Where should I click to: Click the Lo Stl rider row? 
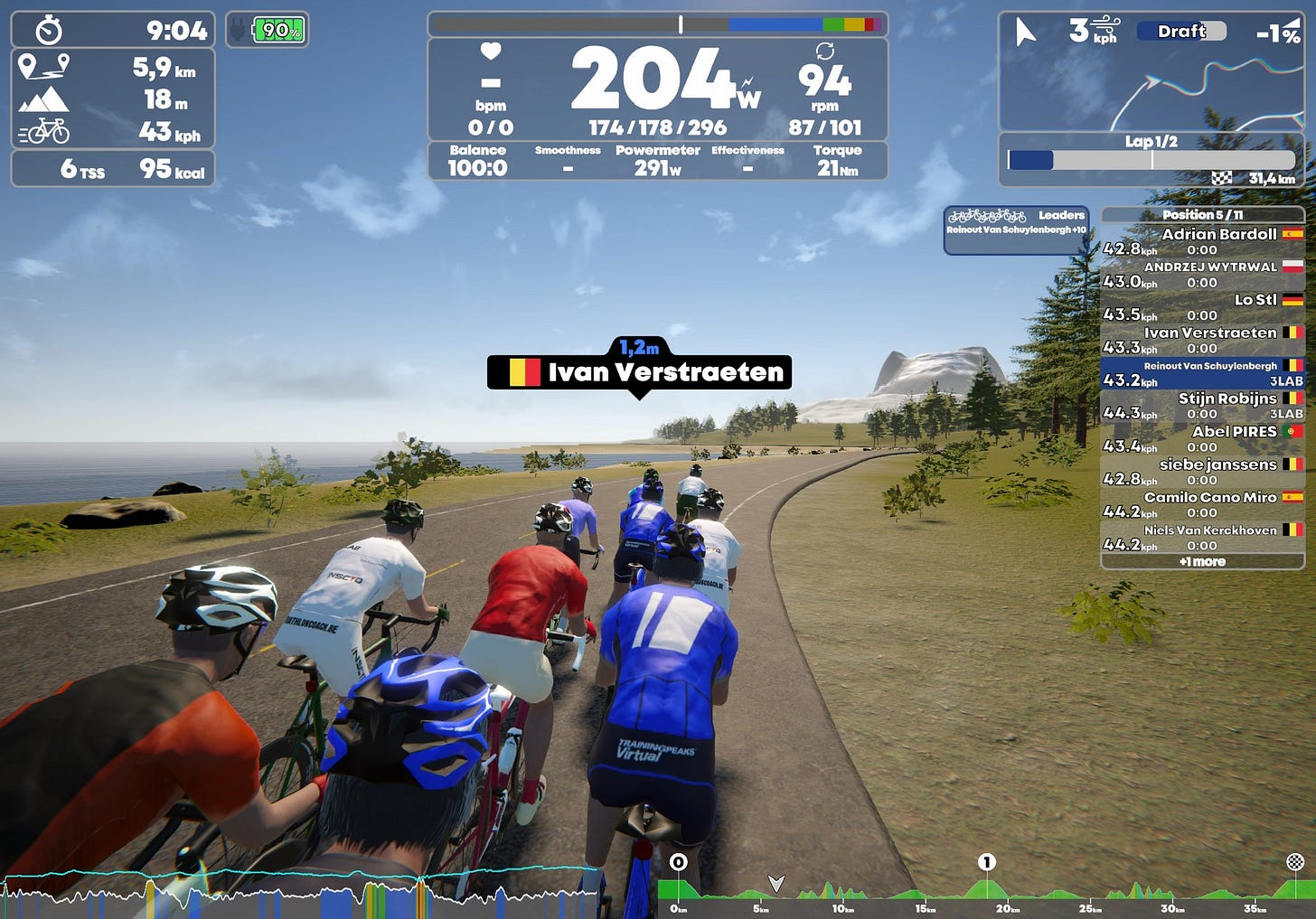(x=1202, y=307)
